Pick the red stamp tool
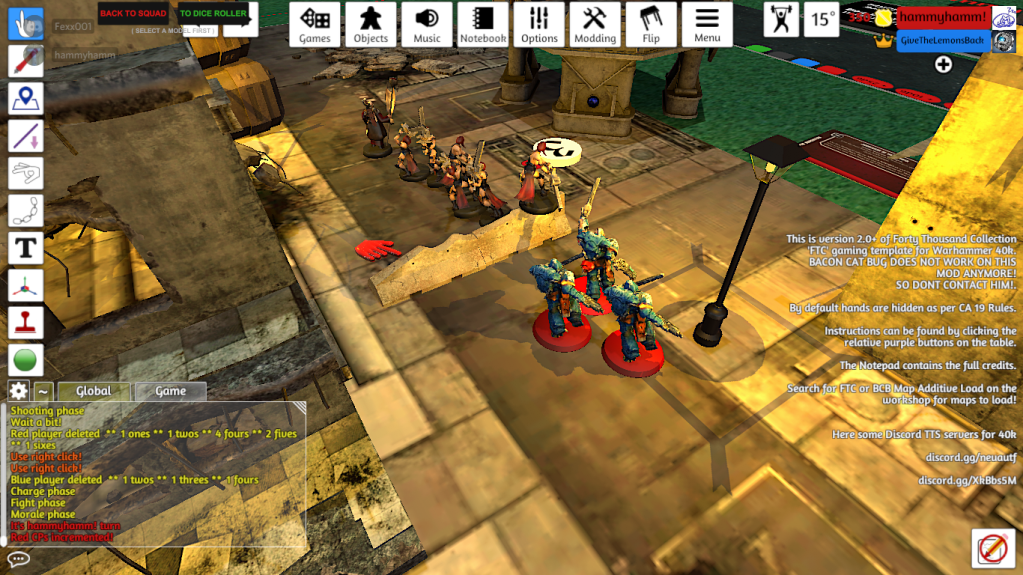Viewport: 1023px width, 575px height. (x=26, y=322)
